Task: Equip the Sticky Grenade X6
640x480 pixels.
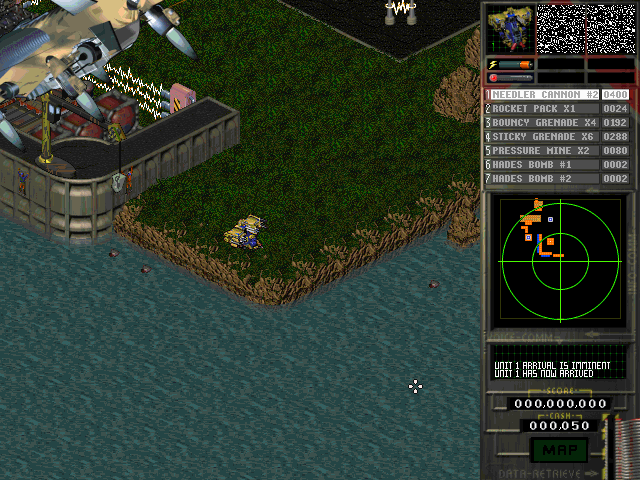Action: point(541,137)
